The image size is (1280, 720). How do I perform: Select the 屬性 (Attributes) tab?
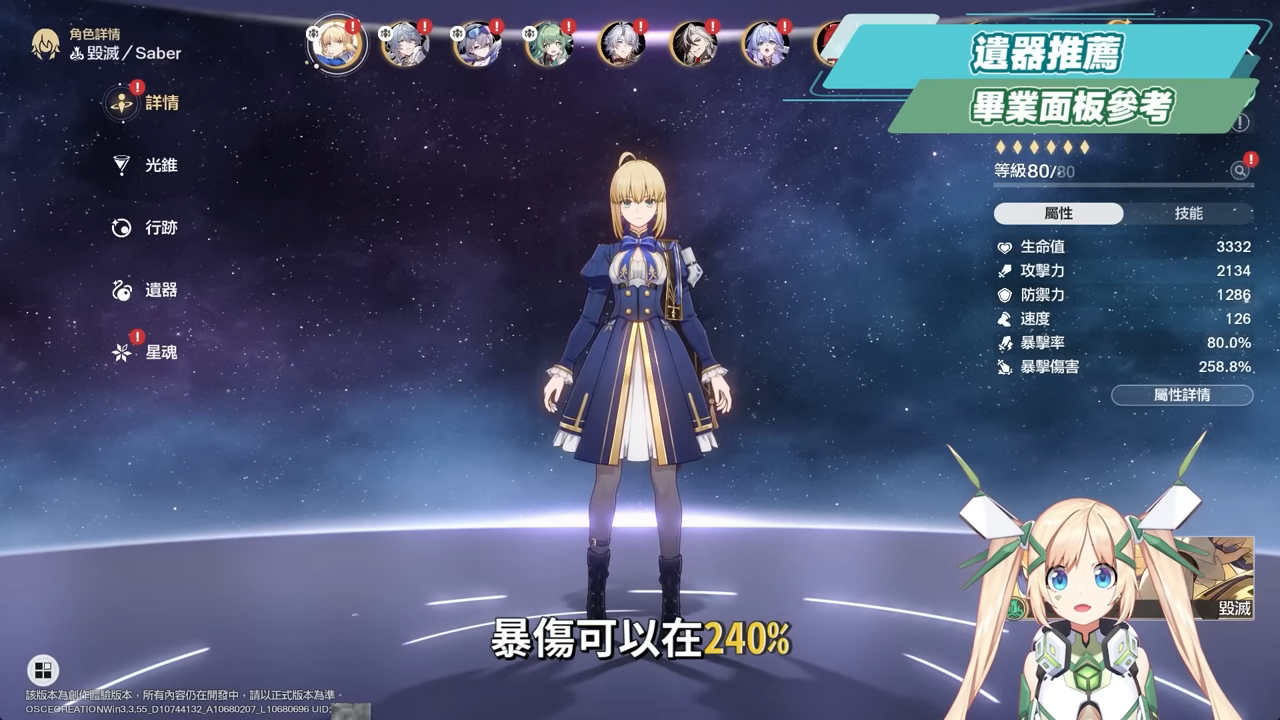(1058, 214)
